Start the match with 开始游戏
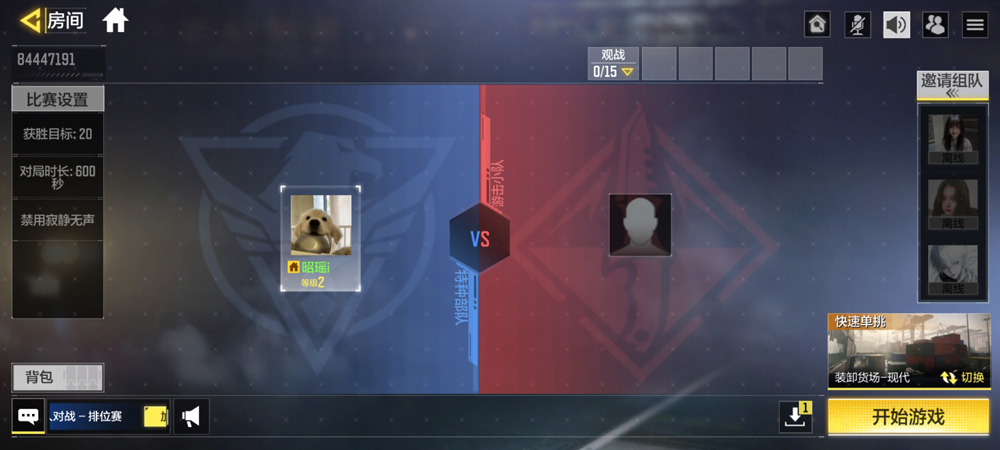This screenshot has height=450, width=1000. click(908, 417)
